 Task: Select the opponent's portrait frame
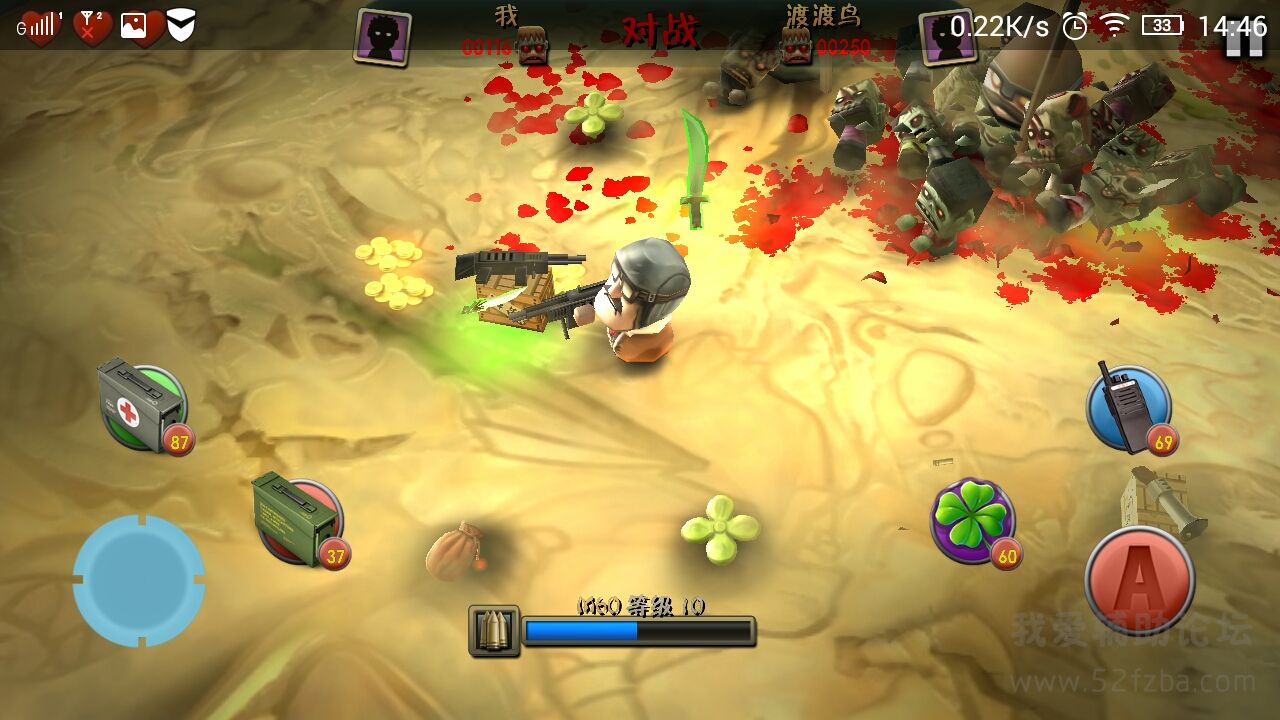[945, 38]
